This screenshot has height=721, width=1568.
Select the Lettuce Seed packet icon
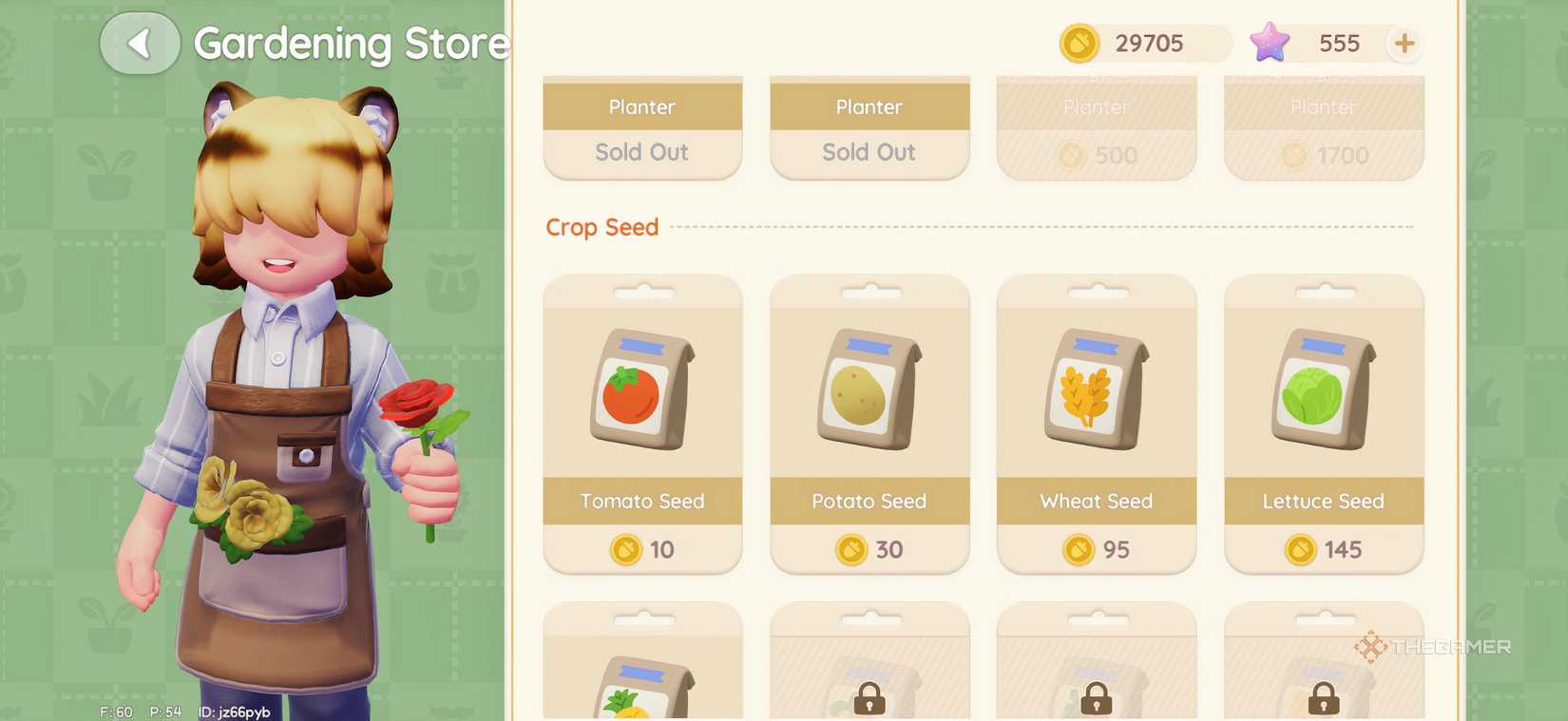(1323, 389)
